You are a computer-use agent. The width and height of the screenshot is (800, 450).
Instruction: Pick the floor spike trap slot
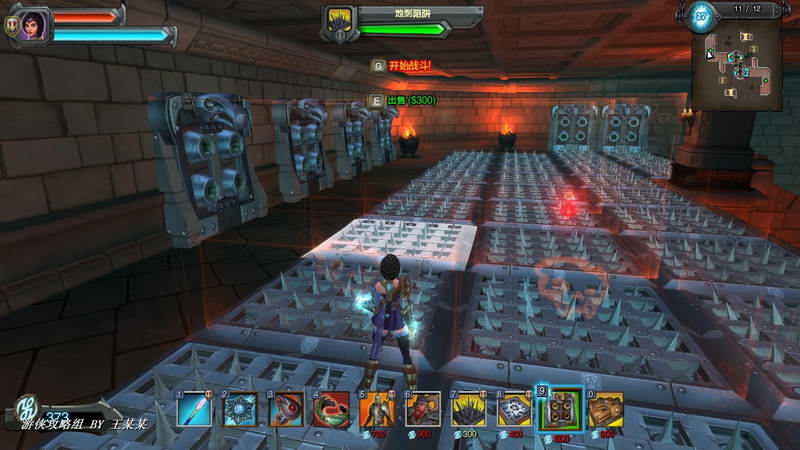pos(468,410)
